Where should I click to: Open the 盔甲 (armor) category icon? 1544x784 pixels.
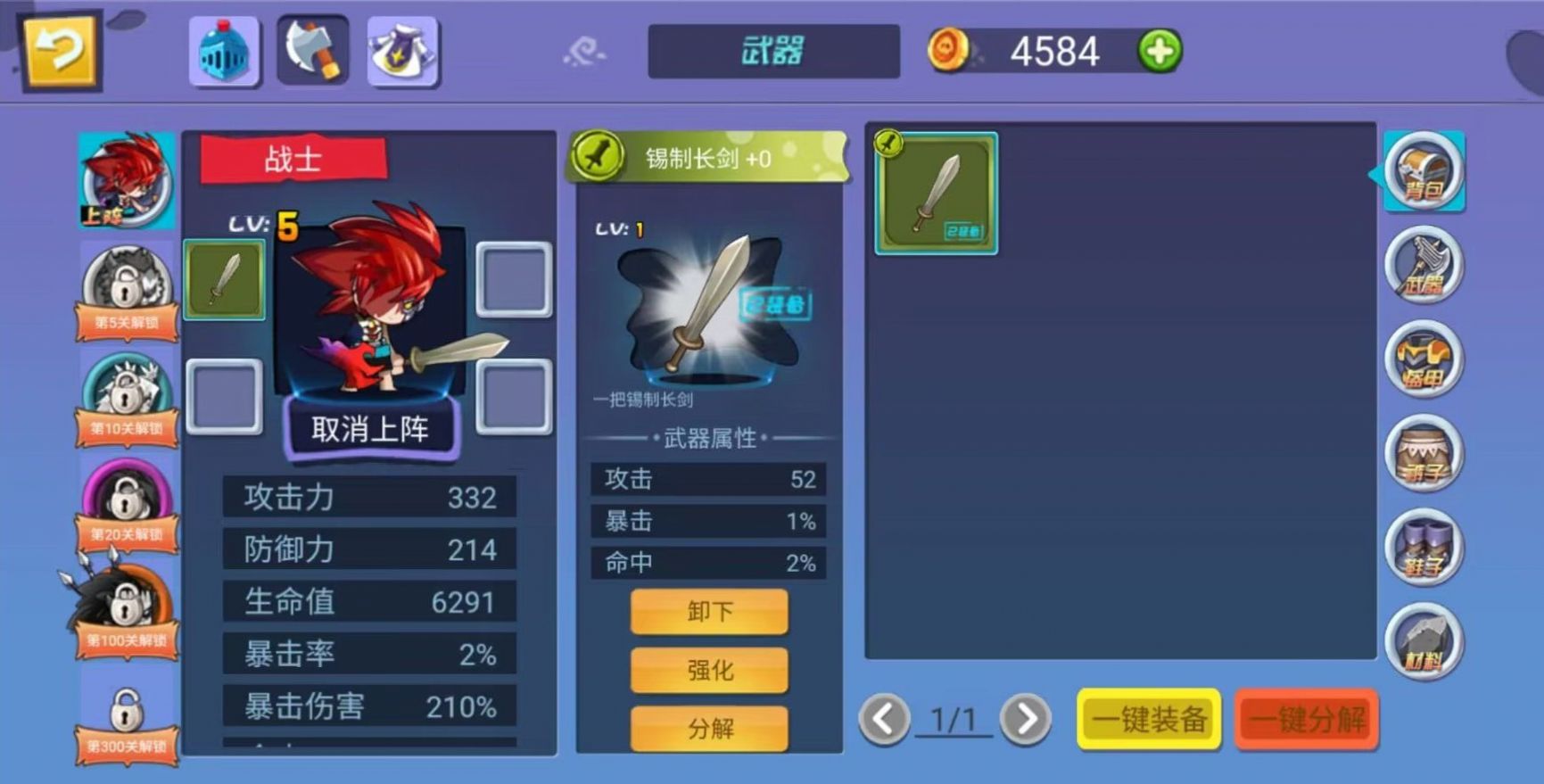(1422, 361)
